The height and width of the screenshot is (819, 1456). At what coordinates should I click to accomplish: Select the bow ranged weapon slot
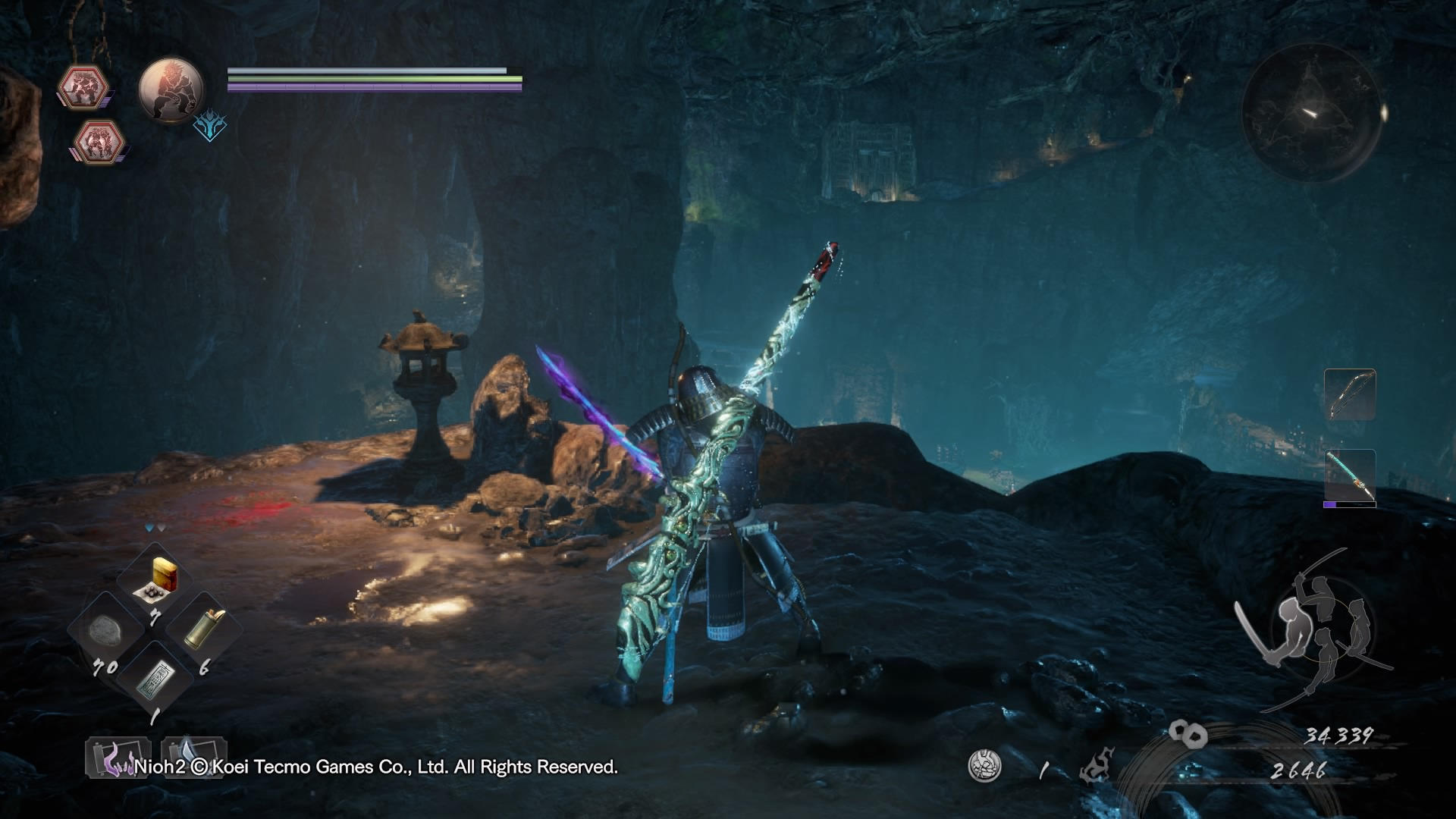1350,394
